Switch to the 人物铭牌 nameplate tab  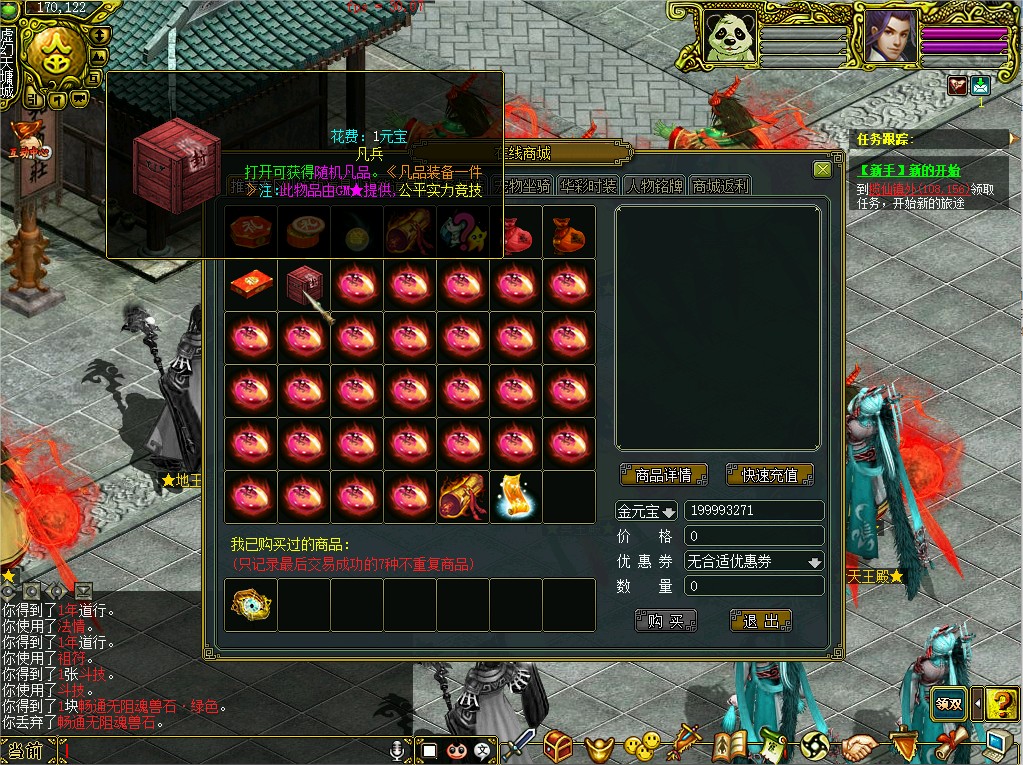coord(655,186)
